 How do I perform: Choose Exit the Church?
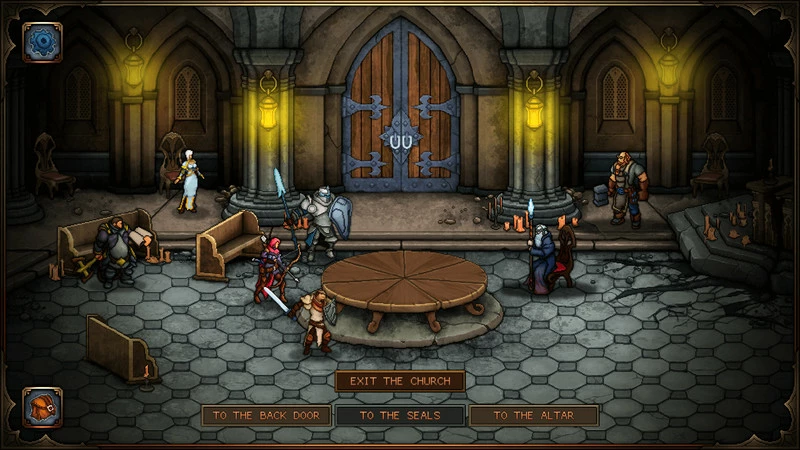[400, 381]
